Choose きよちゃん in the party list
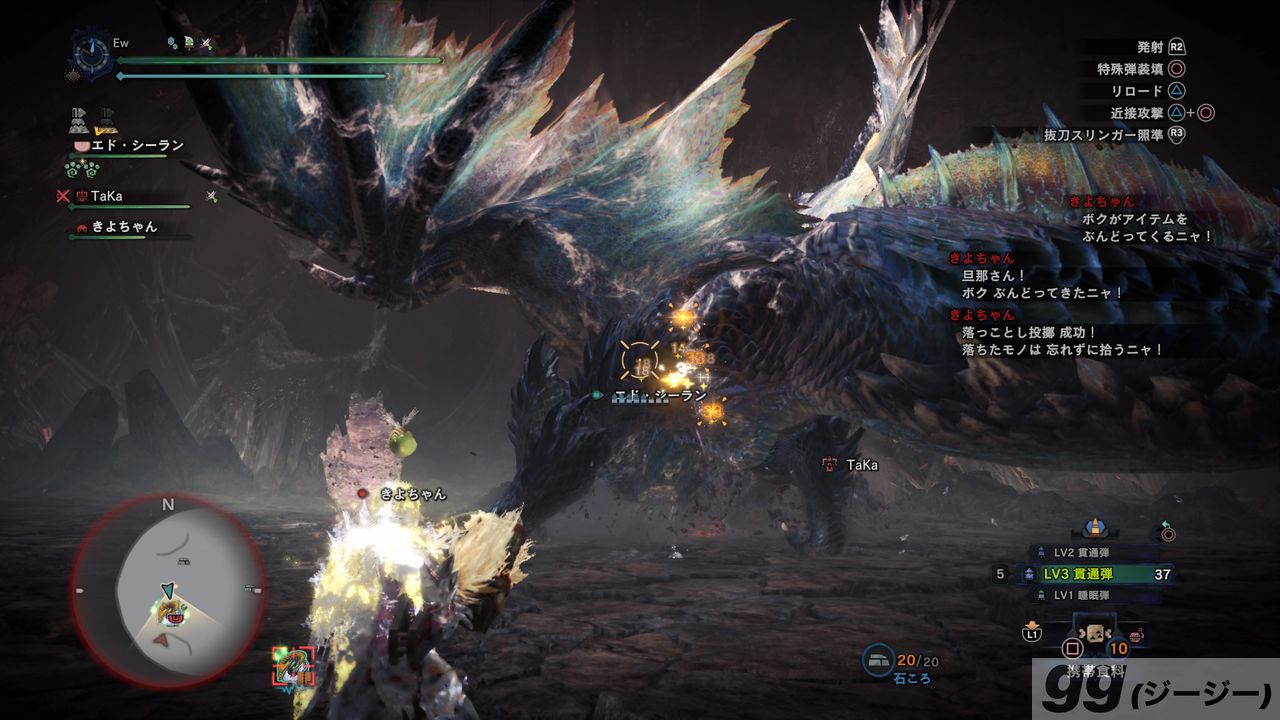The image size is (1280, 720). click(x=124, y=227)
